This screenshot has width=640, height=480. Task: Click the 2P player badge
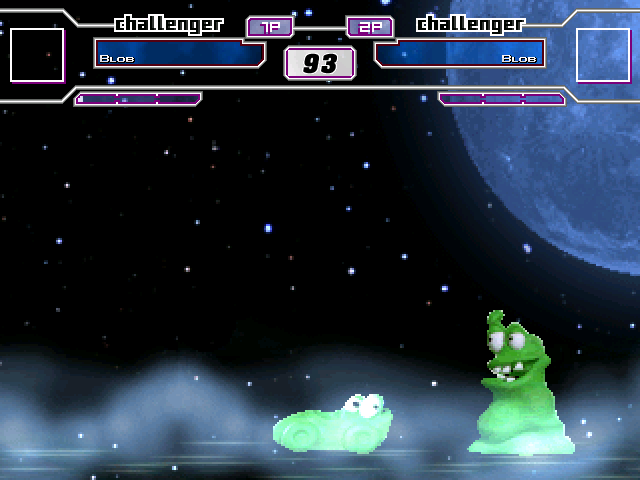click(x=369, y=27)
